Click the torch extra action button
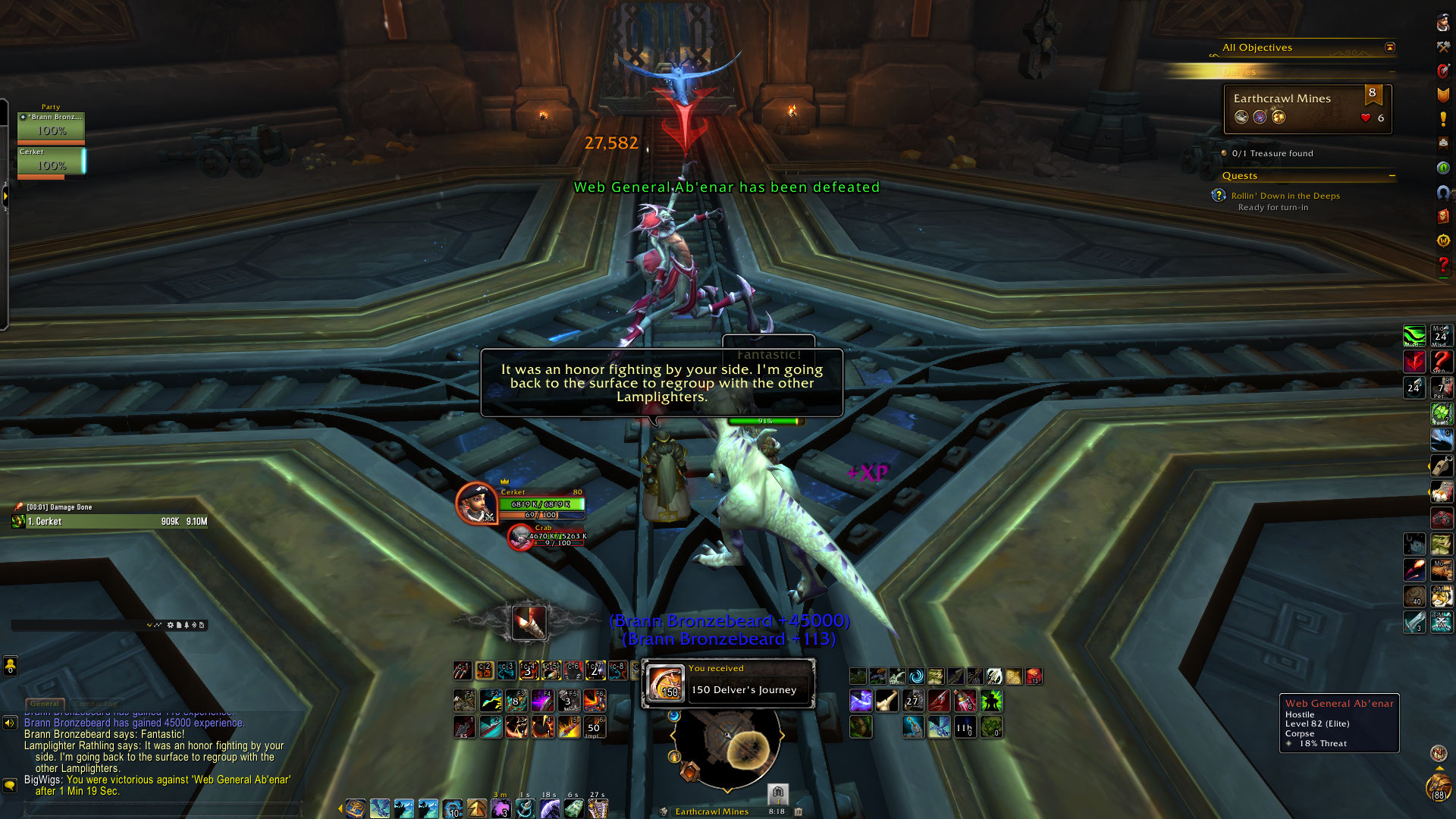Image resolution: width=1456 pixels, height=819 pixels. point(529,623)
